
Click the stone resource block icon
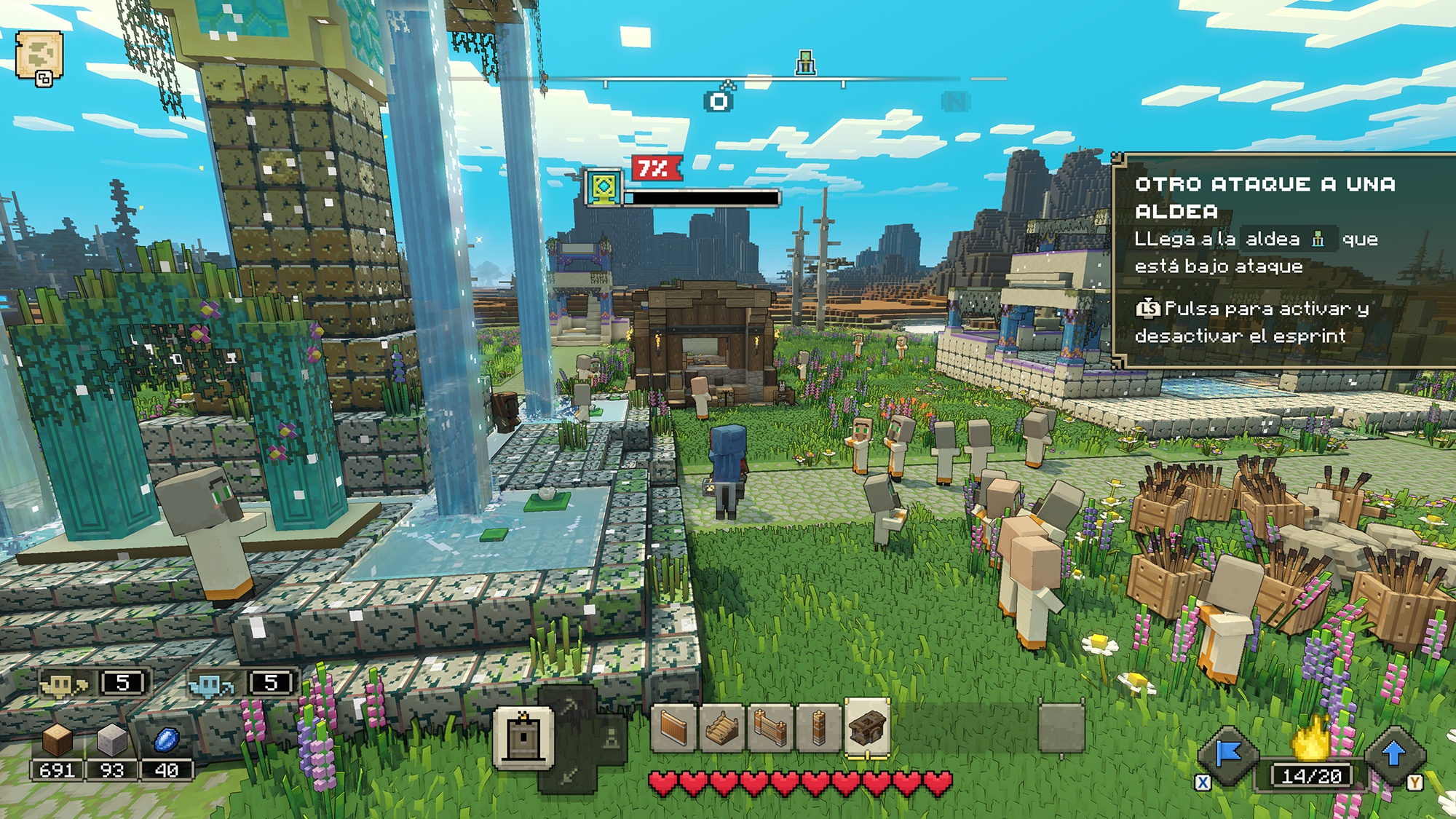[111, 742]
